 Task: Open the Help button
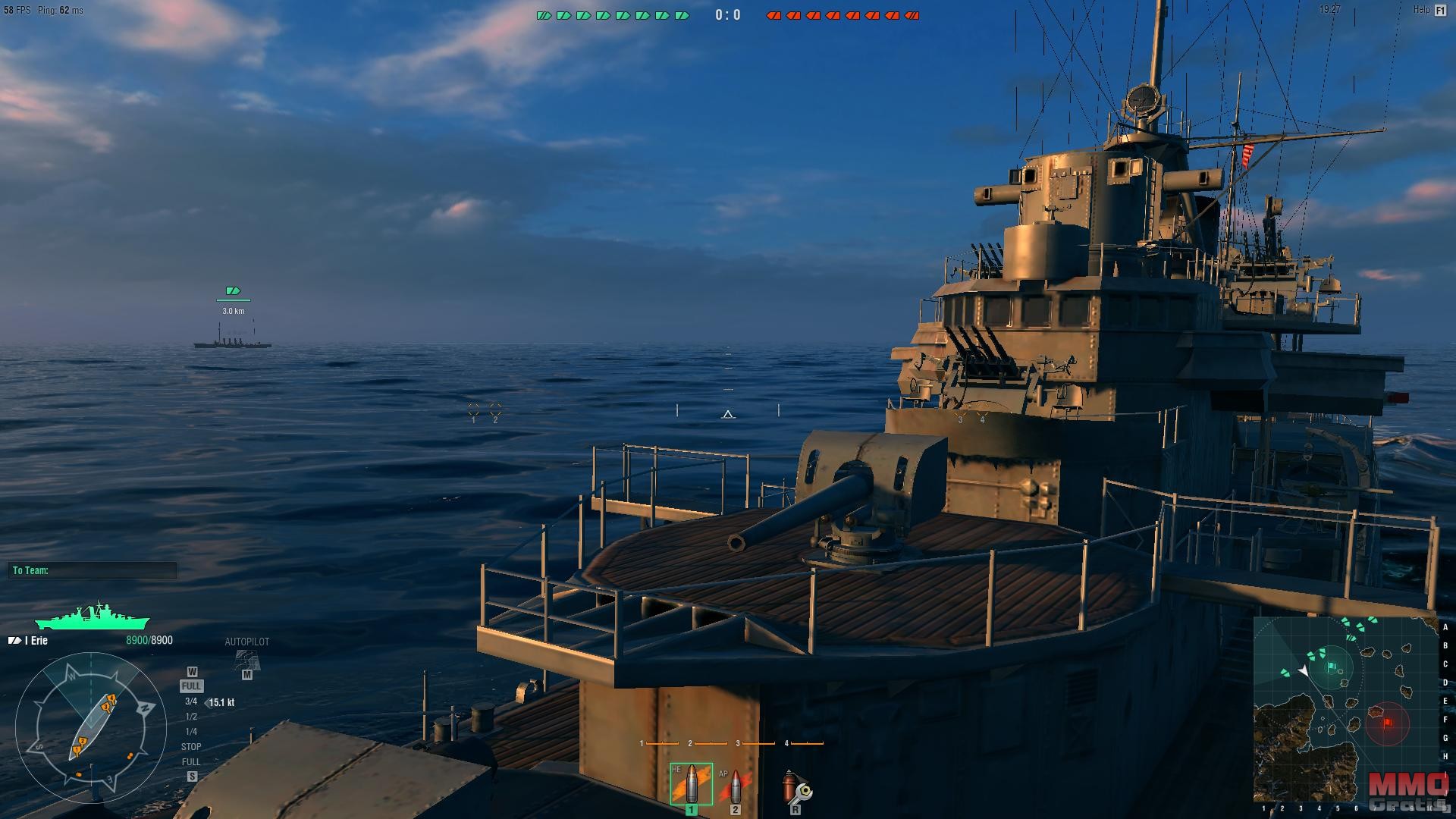click(1429, 10)
